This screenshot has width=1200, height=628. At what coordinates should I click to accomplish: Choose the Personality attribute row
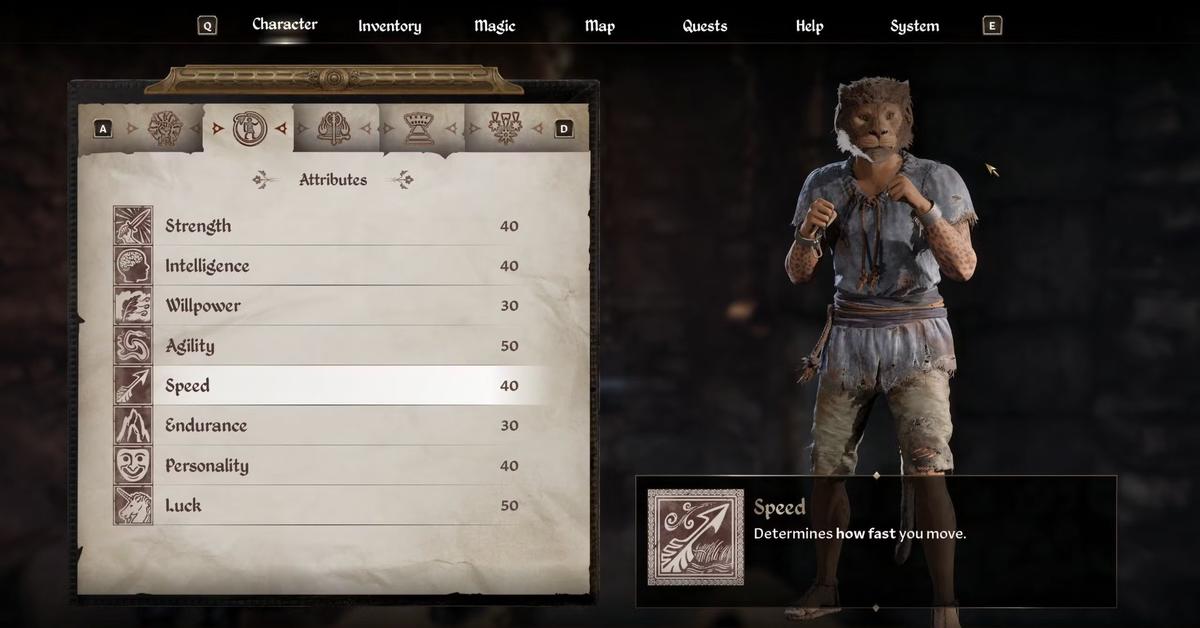(330, 466)
